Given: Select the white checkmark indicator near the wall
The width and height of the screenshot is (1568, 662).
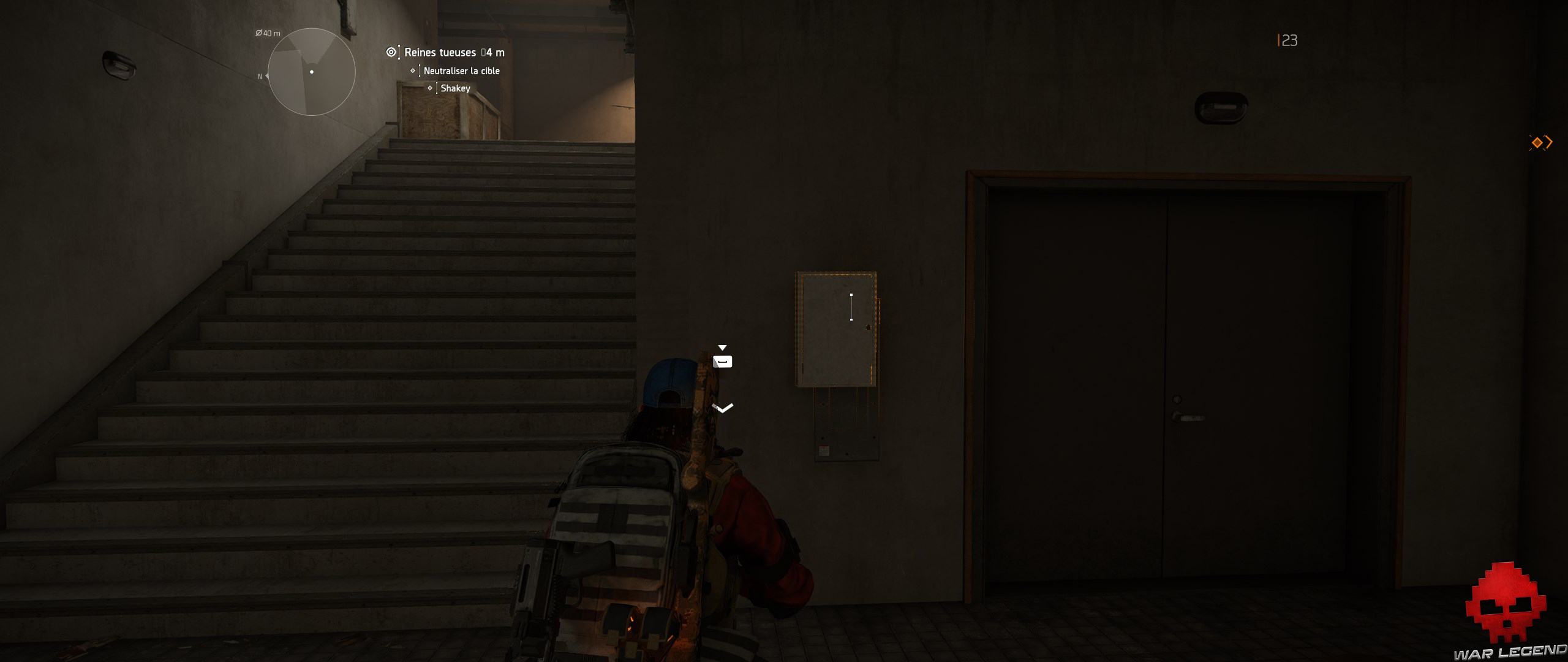Looking at the screenshot, I should tap(723, 406).
